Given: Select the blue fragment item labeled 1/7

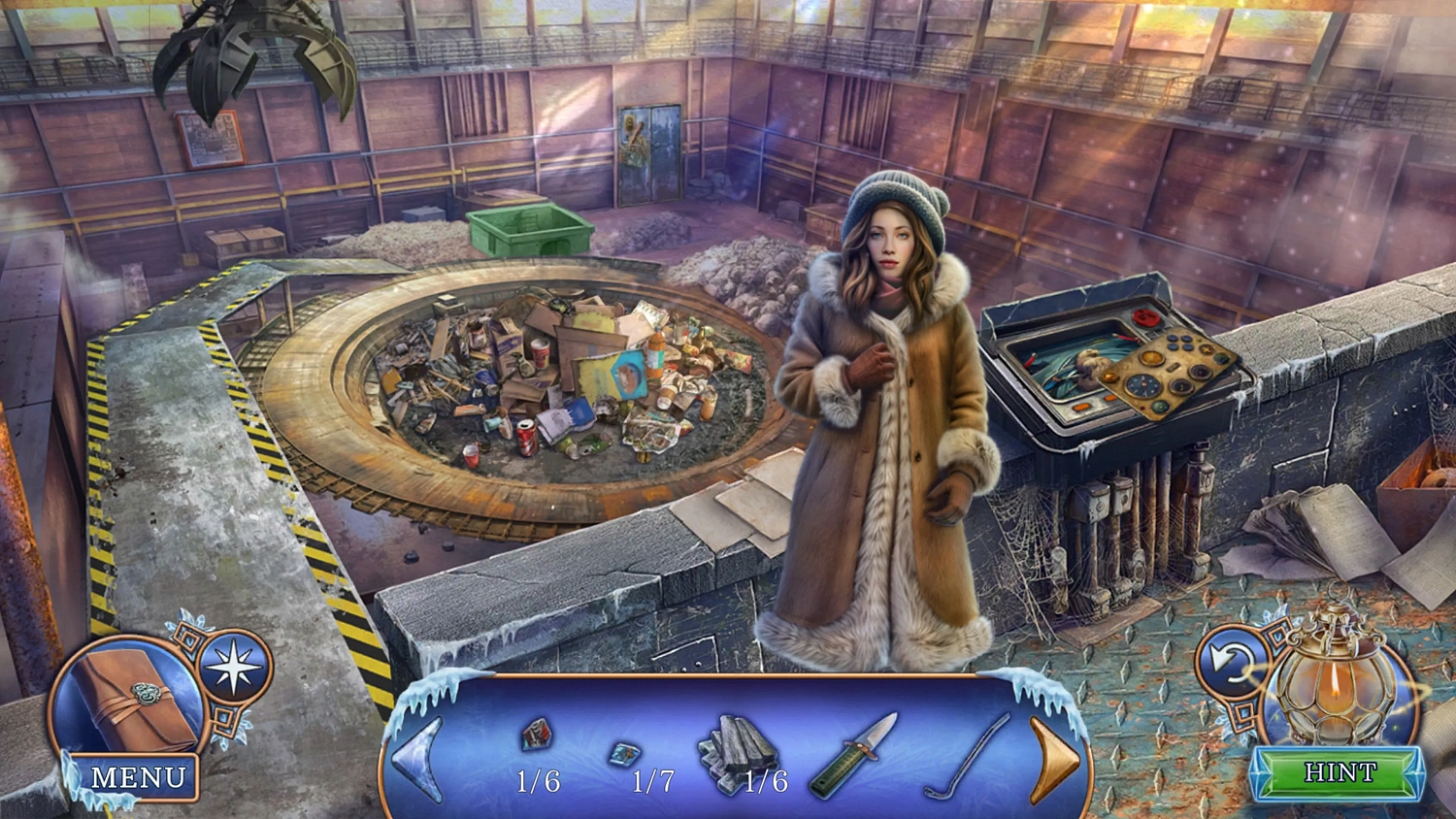Looking at the screenshot, I should [x=626, y=752].
